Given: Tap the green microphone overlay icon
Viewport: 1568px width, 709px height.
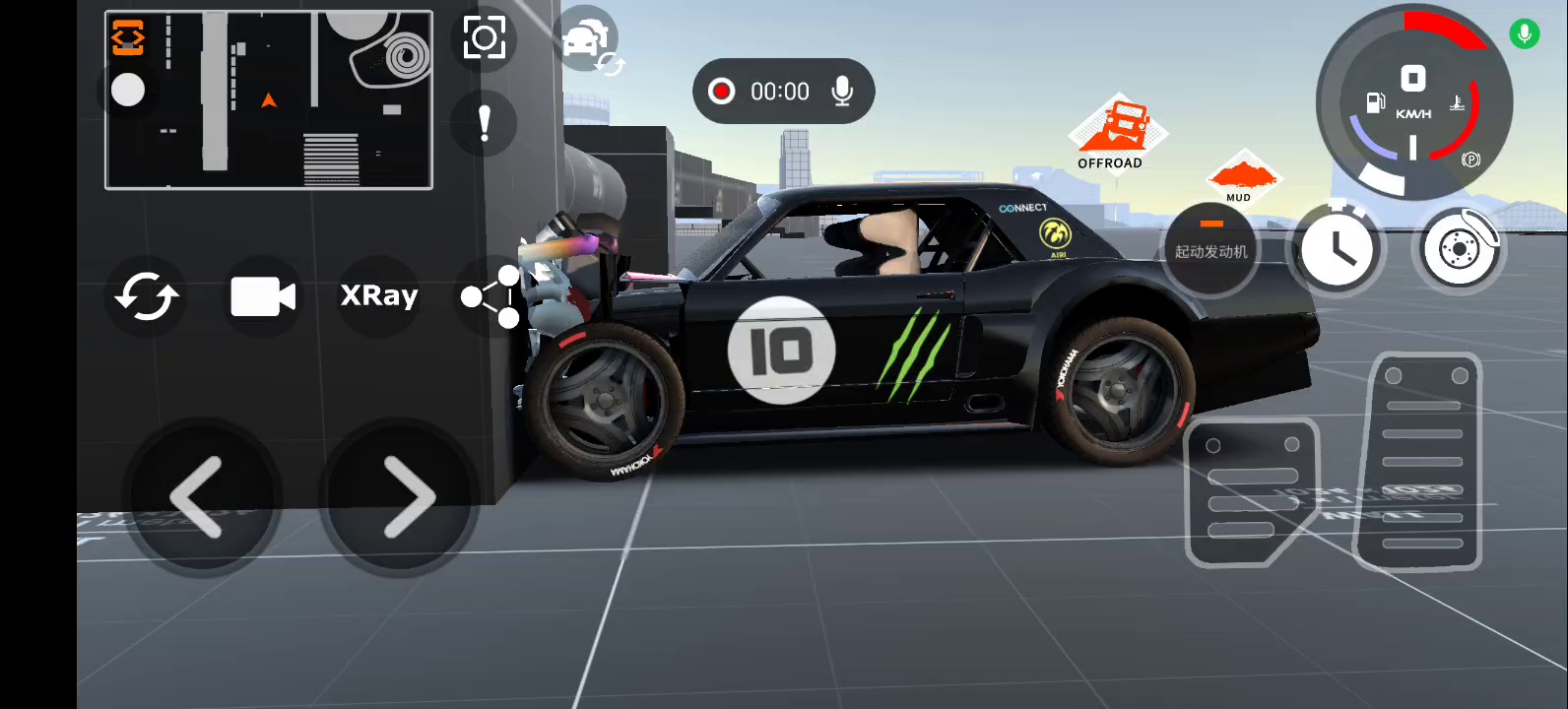Looking at the screenshot, I should (1524, 34).
